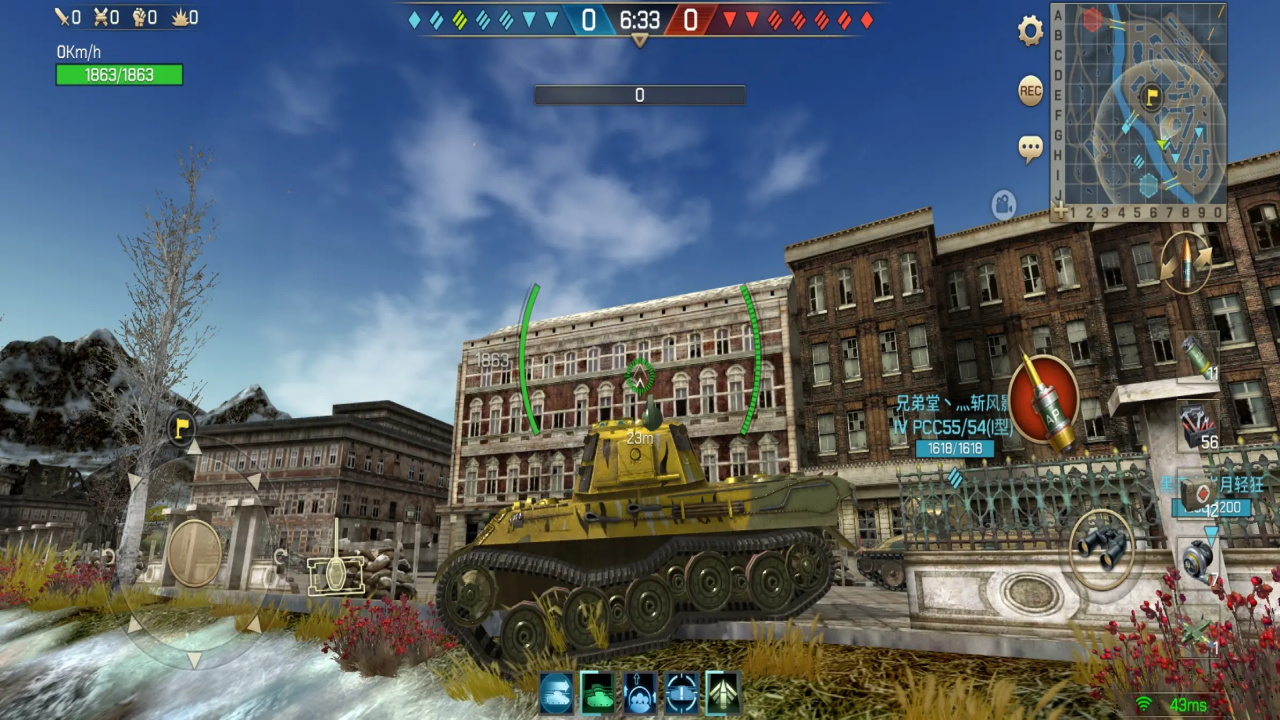Image resolution: width=1280 pixels, height=720 pixels.
Task: Open the gear settings menu
Action: pos(1030,32)
